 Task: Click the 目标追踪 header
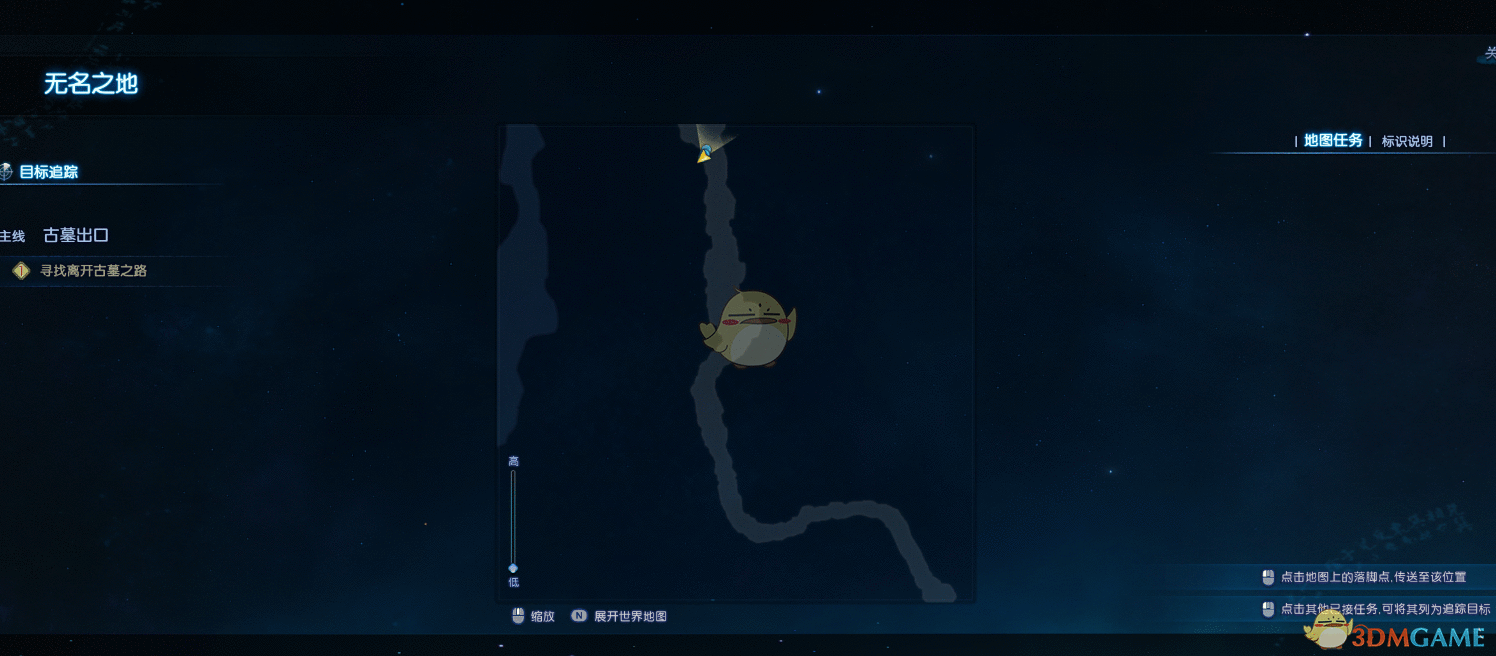(x=48, y=172)
